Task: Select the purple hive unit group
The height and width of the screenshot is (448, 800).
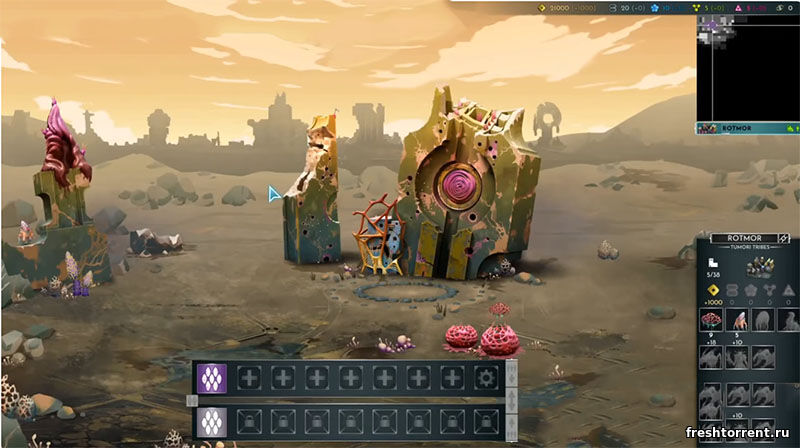Action: pyautogui.click(x=212, y=378)
